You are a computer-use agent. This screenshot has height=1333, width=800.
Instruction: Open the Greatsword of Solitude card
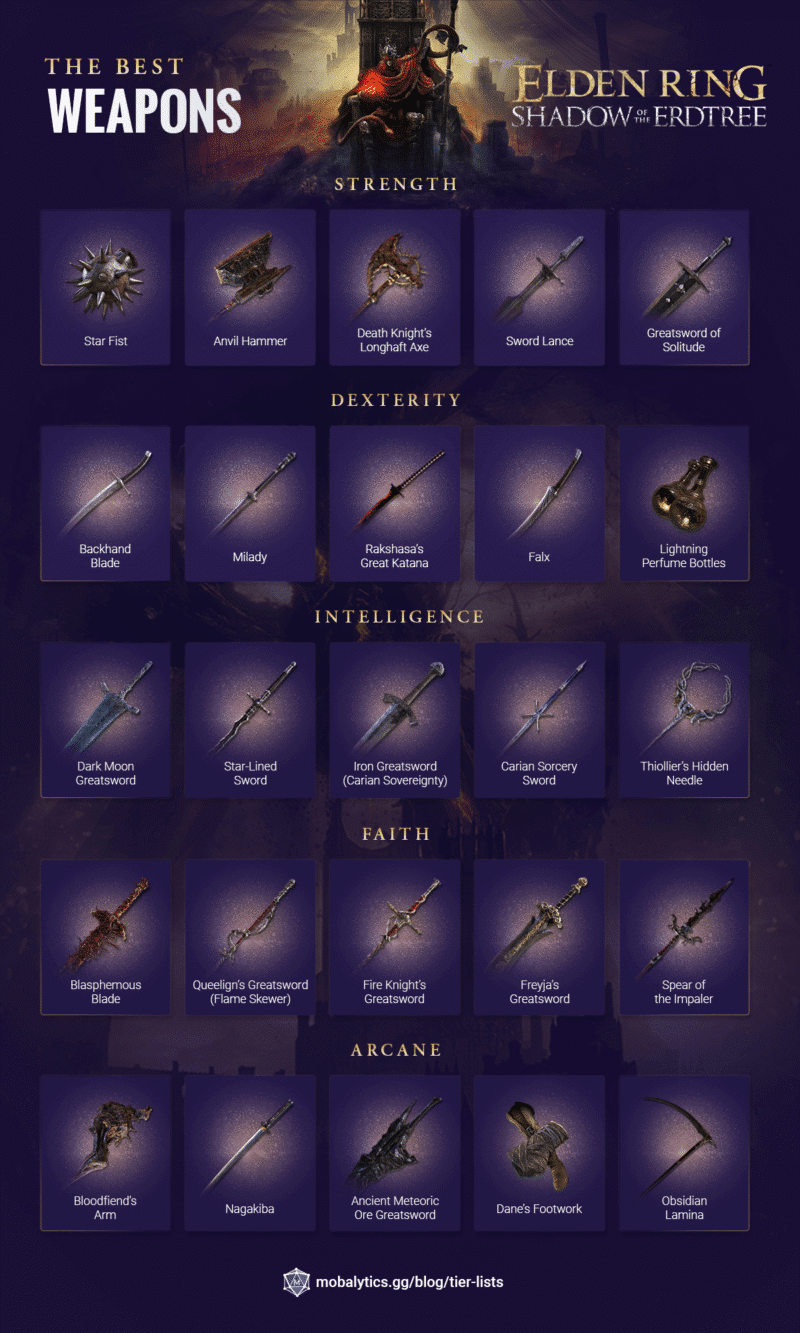click(684, 287)
